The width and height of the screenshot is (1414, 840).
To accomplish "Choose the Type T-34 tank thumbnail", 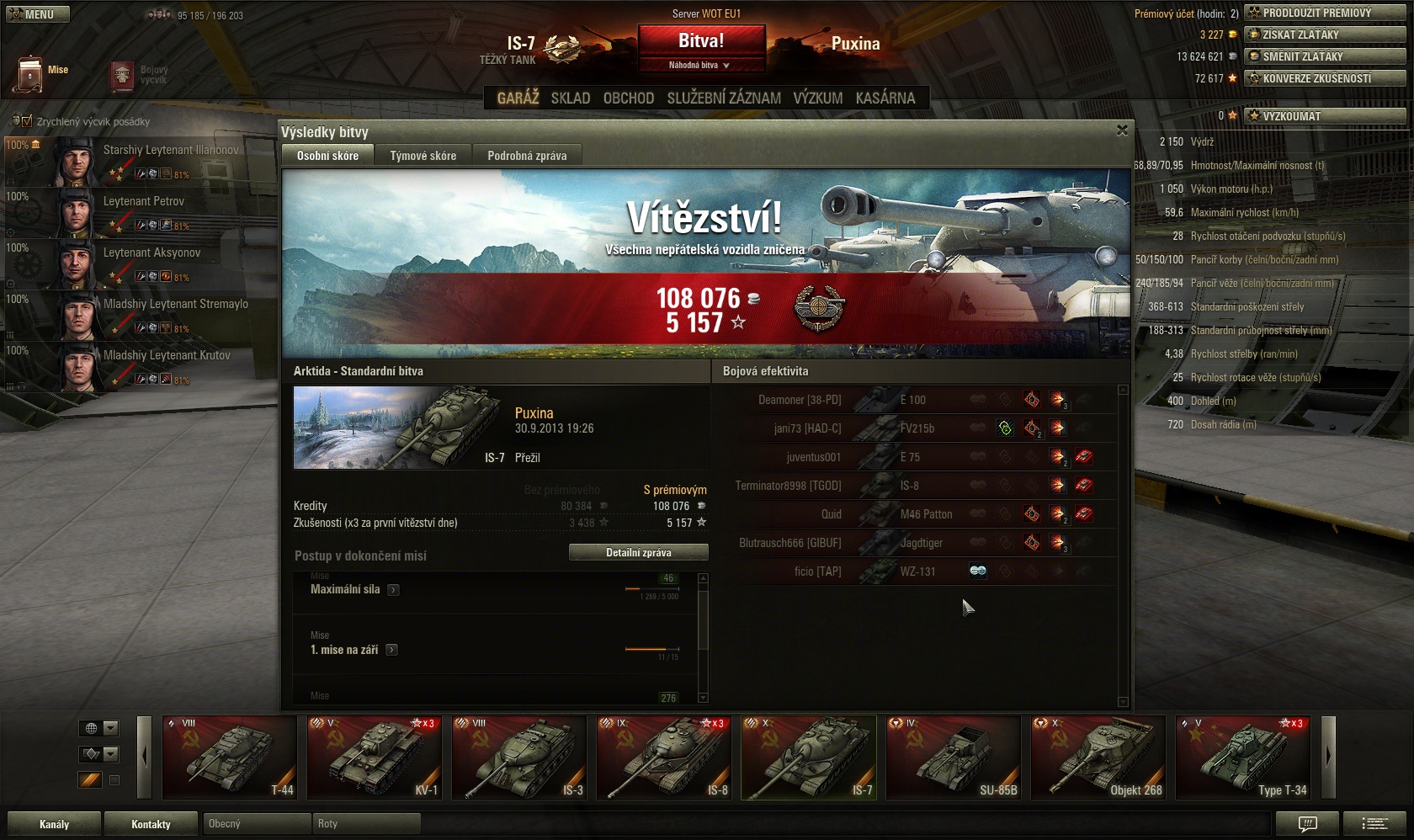I will [x=1243, y=757].
